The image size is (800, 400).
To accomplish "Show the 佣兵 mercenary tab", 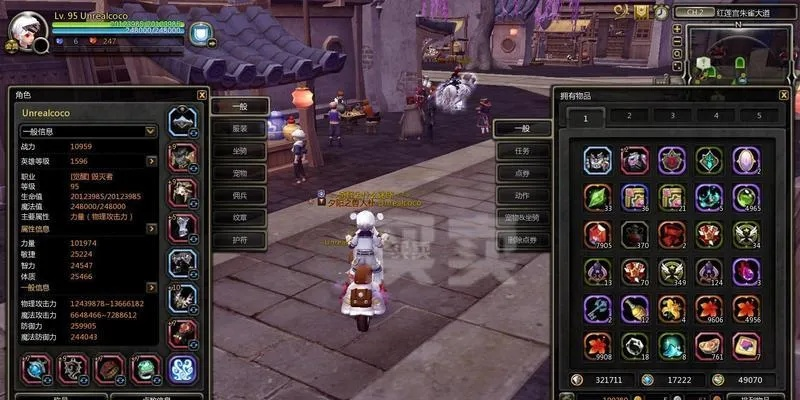I will click(x=240, y=196).
